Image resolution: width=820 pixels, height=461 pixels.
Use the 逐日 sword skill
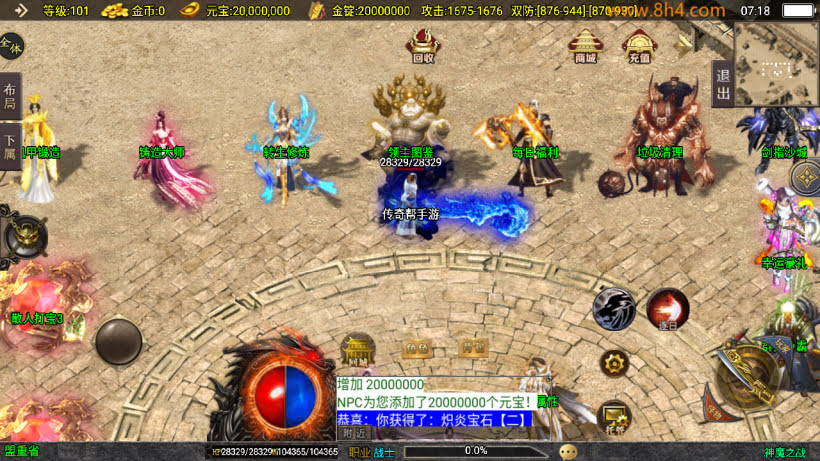point(667,309)
